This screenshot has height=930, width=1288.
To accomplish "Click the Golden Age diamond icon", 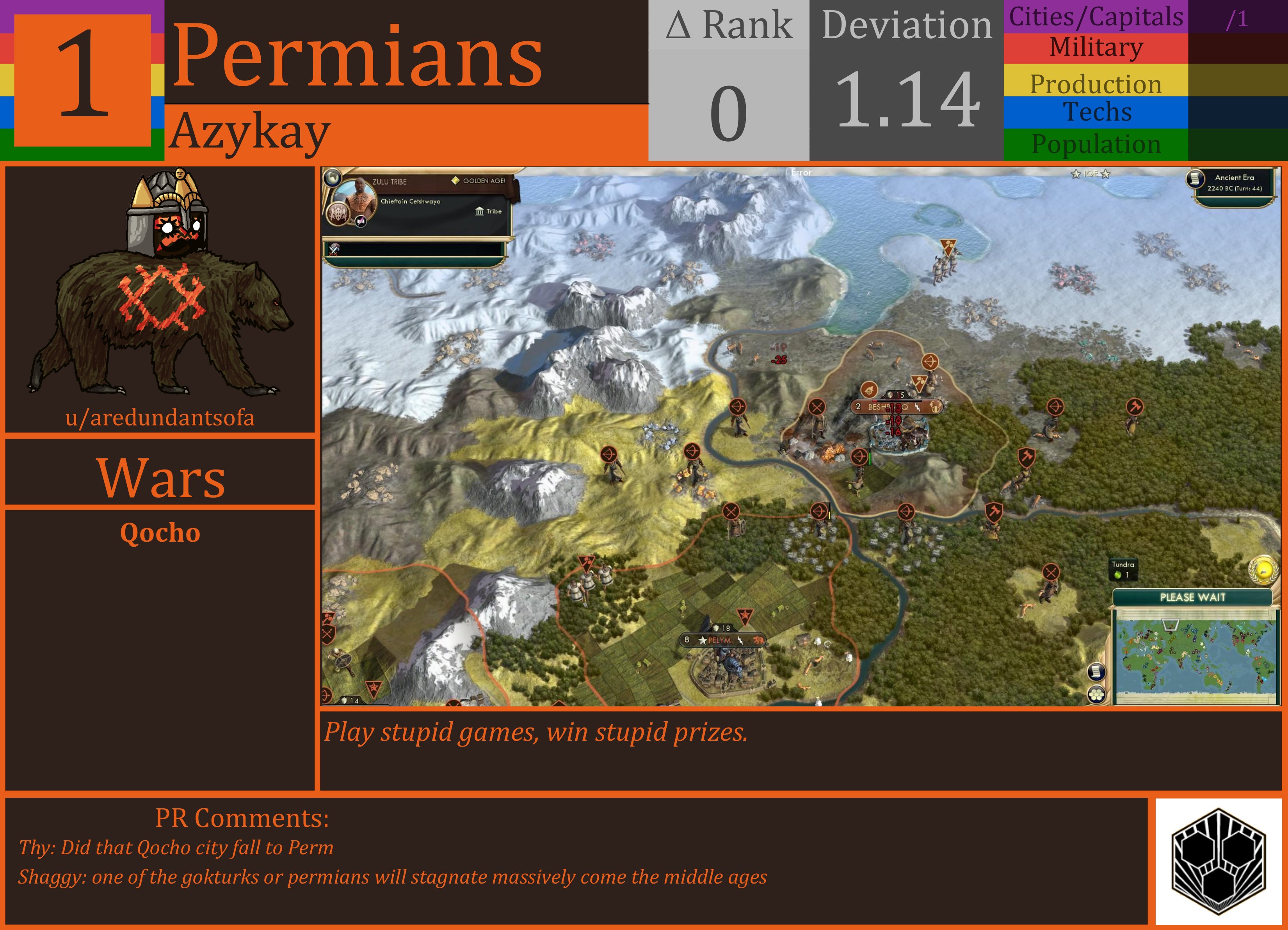I will (x=456, y=180).
